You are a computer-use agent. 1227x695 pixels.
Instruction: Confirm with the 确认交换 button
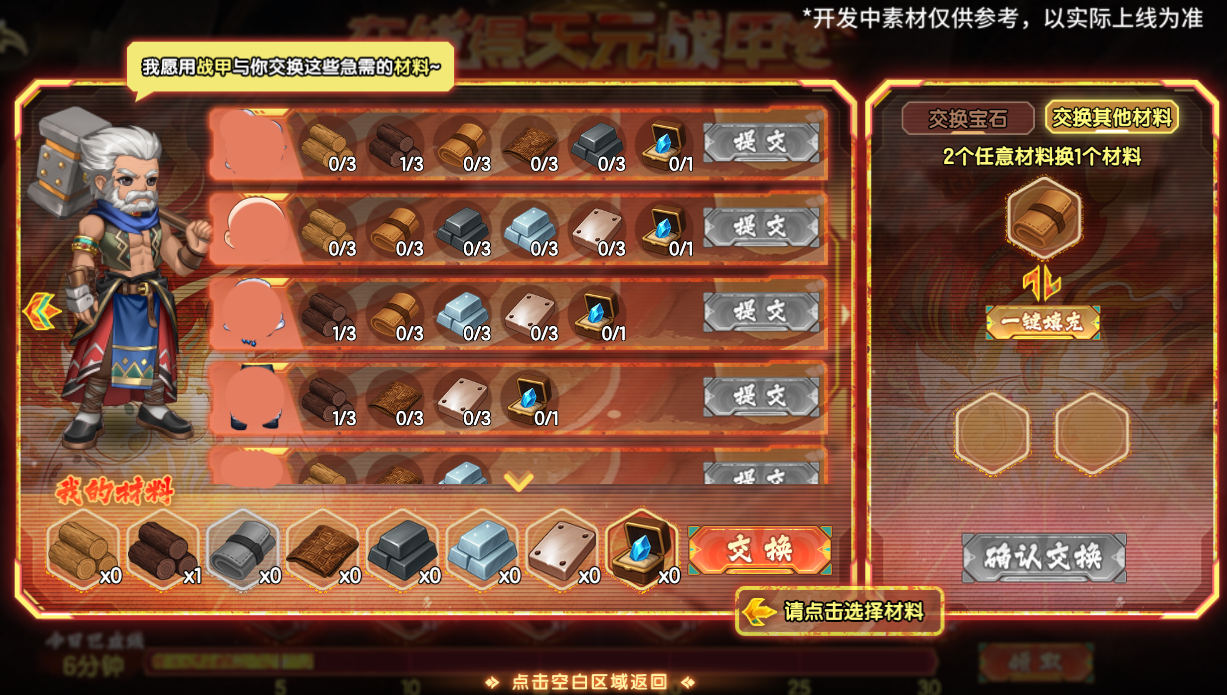[1043, 557]
